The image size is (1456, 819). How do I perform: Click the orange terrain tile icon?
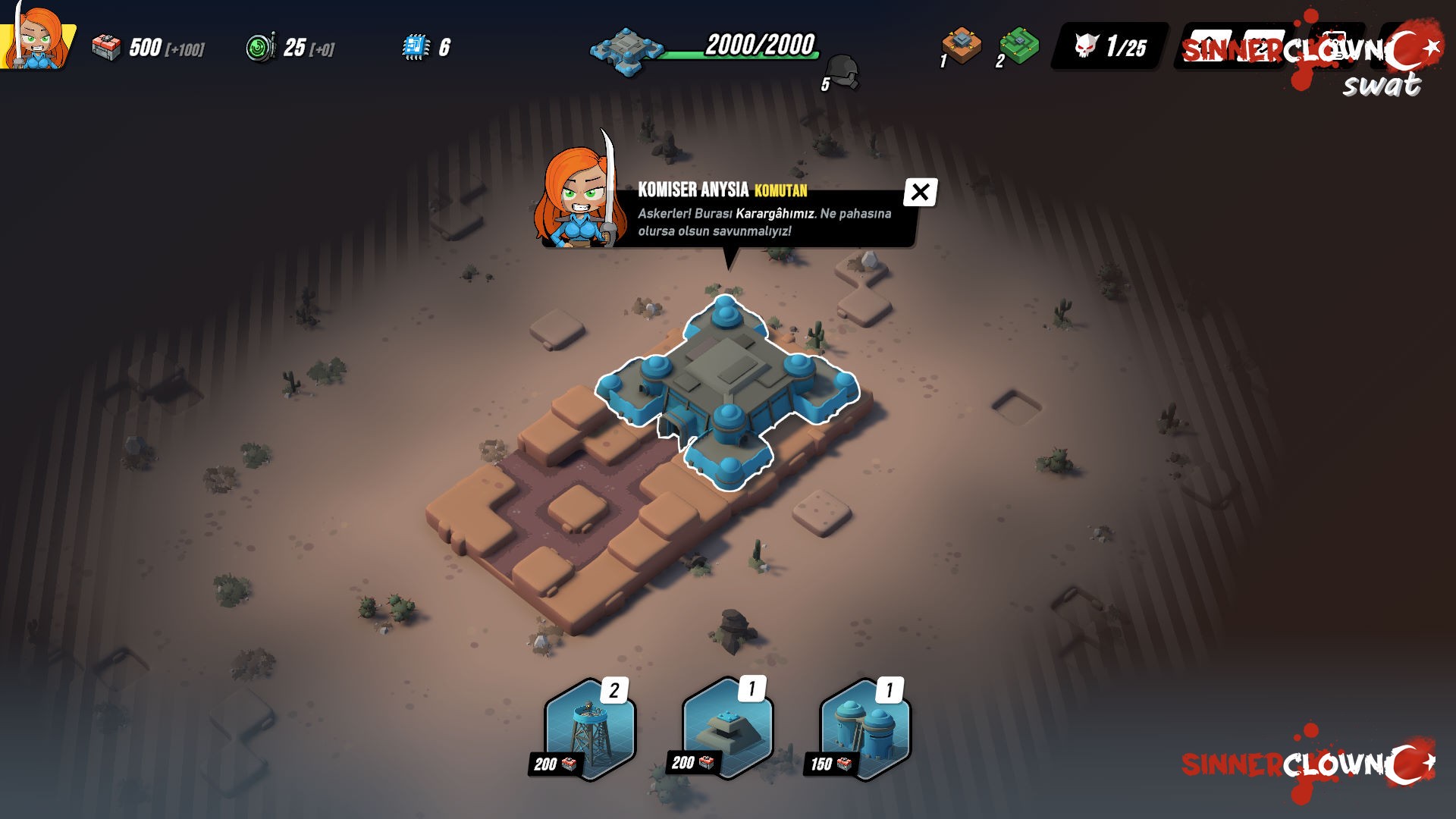(x=962, y=45)
